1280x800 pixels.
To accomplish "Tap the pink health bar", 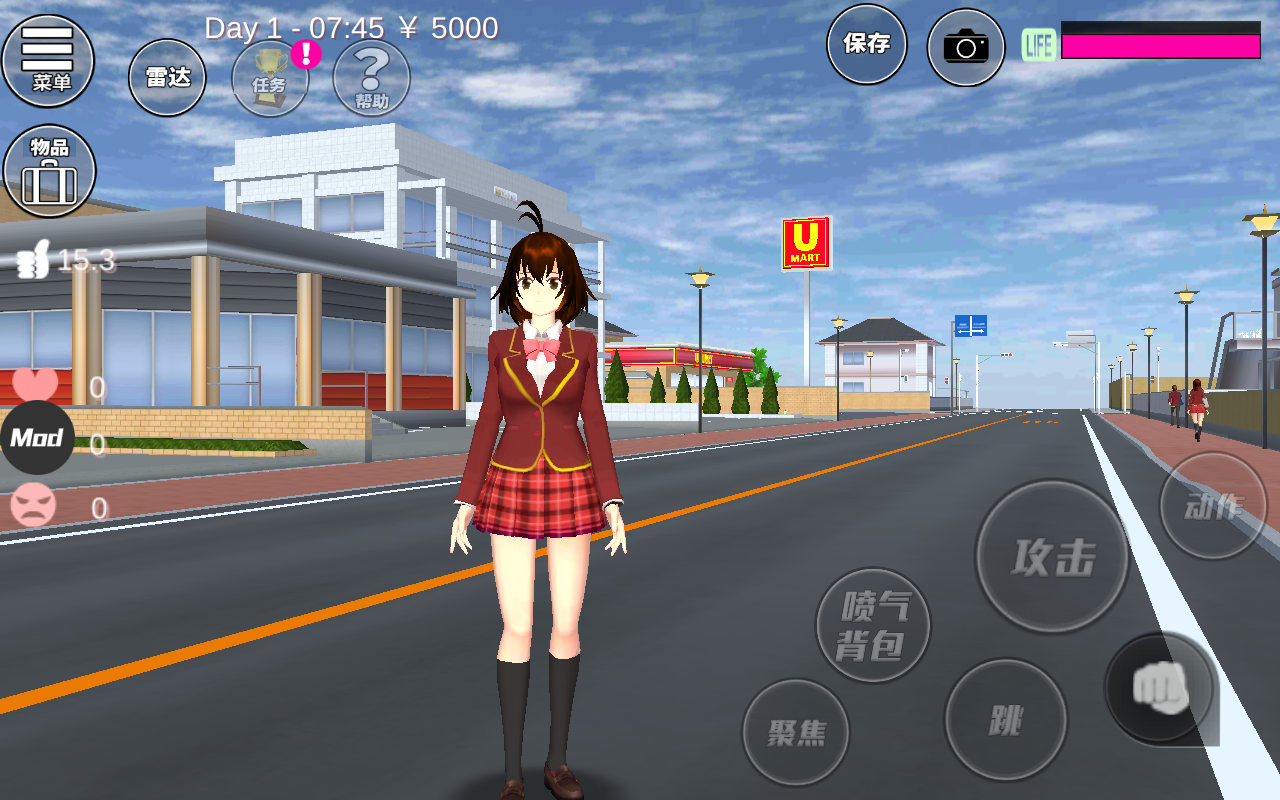I will [1160, 44].
